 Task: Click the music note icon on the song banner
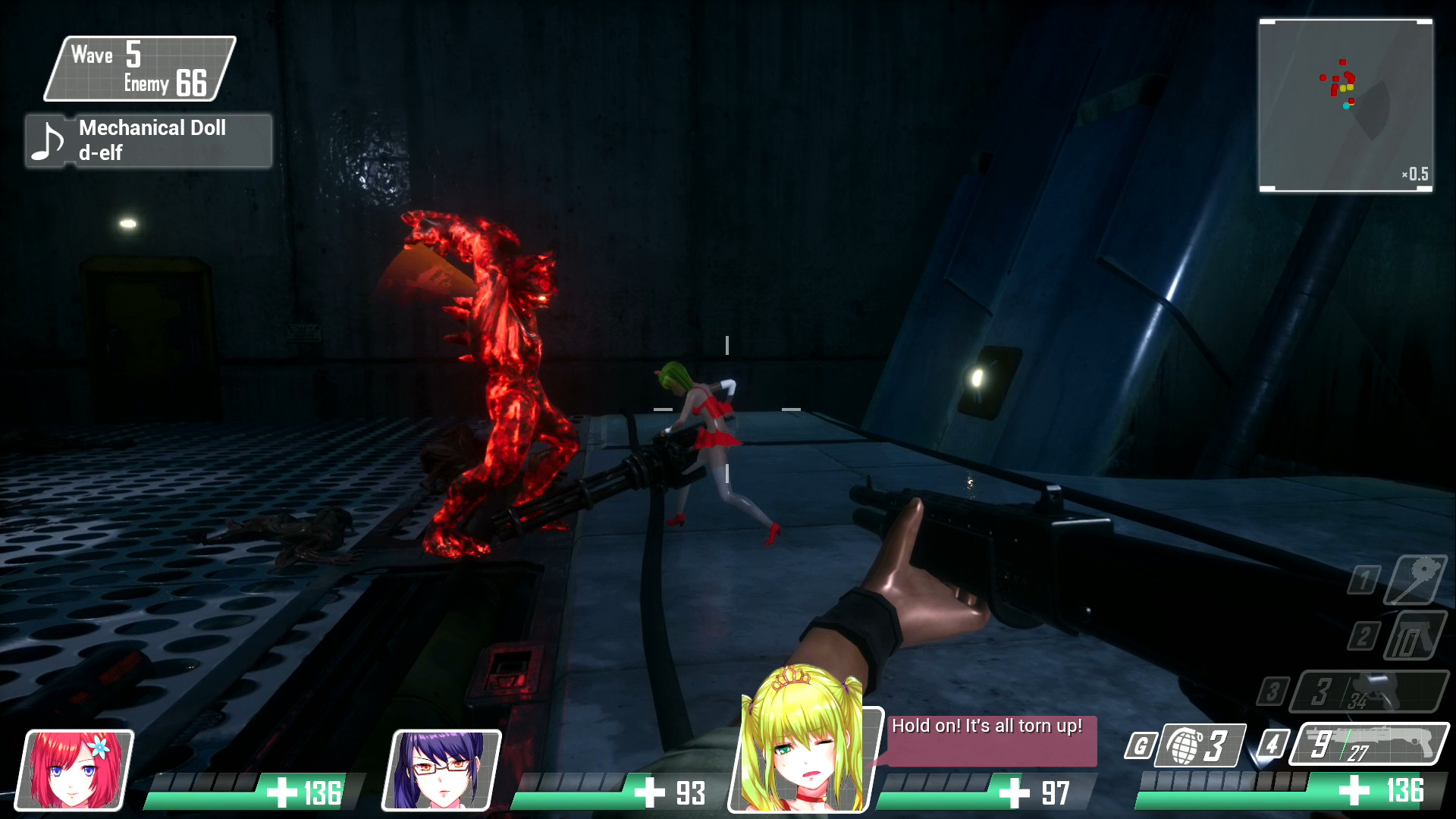48,141
